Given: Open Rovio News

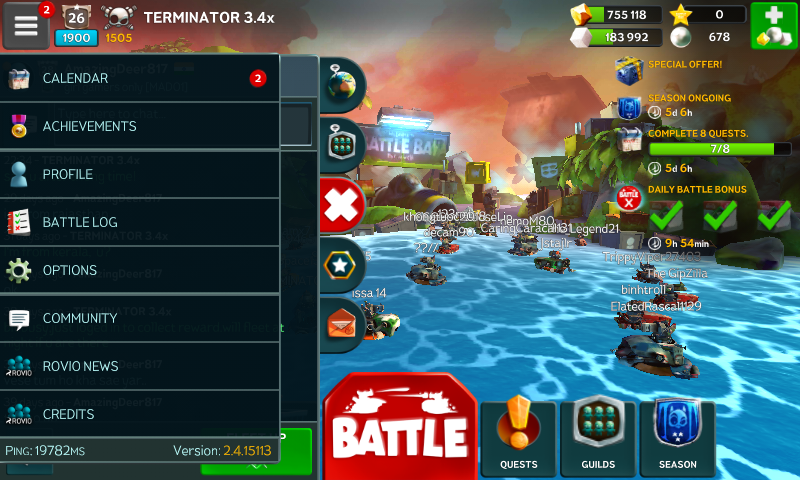Looking at the screenshot, I should click(x=139, y=366).
